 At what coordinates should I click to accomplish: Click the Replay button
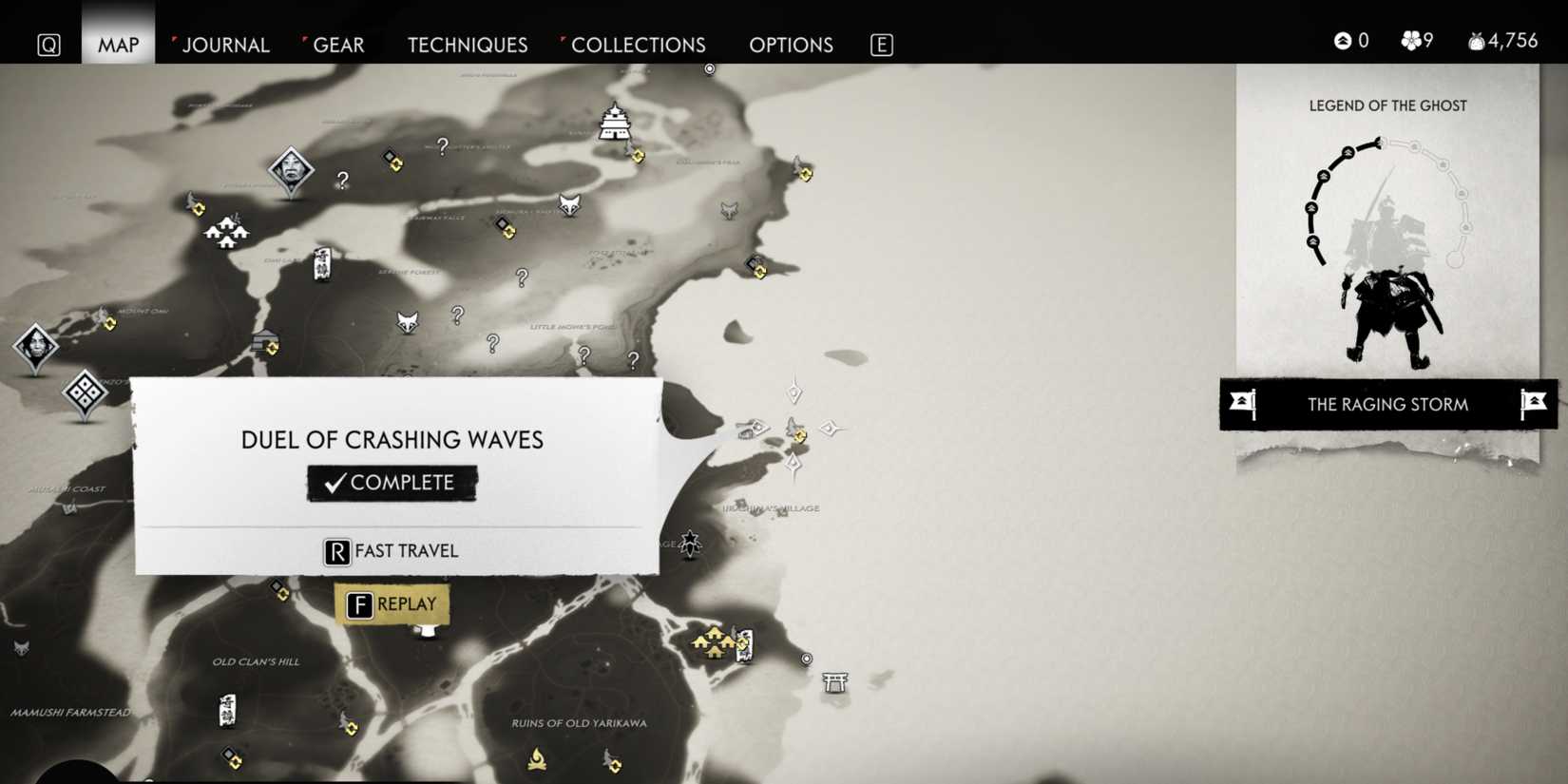click(392, 603)
